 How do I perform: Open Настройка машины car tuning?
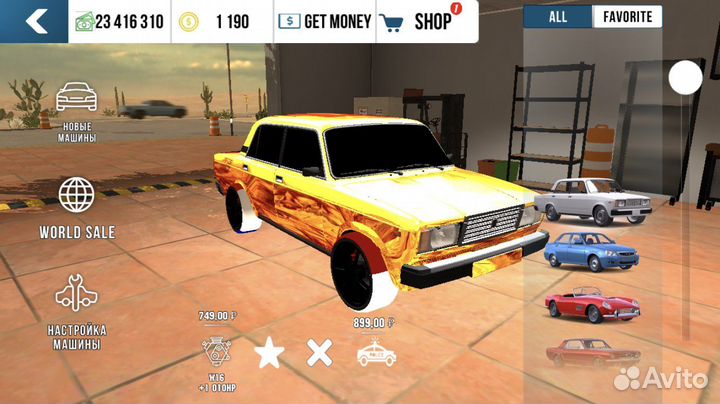click(77, 310)
